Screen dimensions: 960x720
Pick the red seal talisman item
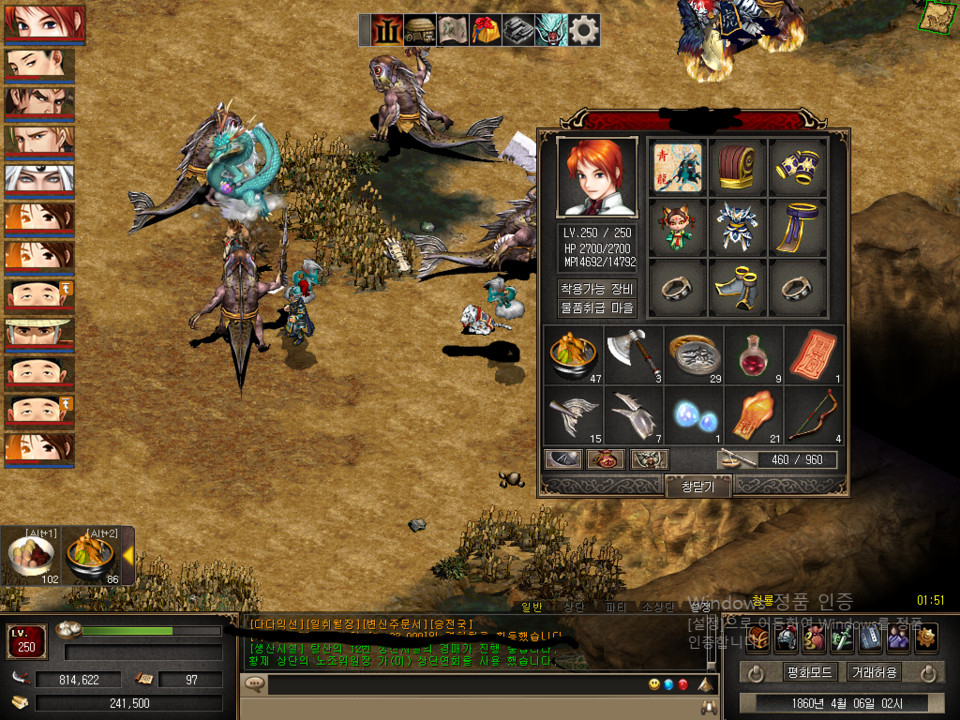pyautogui.click(x=814, y=355)
